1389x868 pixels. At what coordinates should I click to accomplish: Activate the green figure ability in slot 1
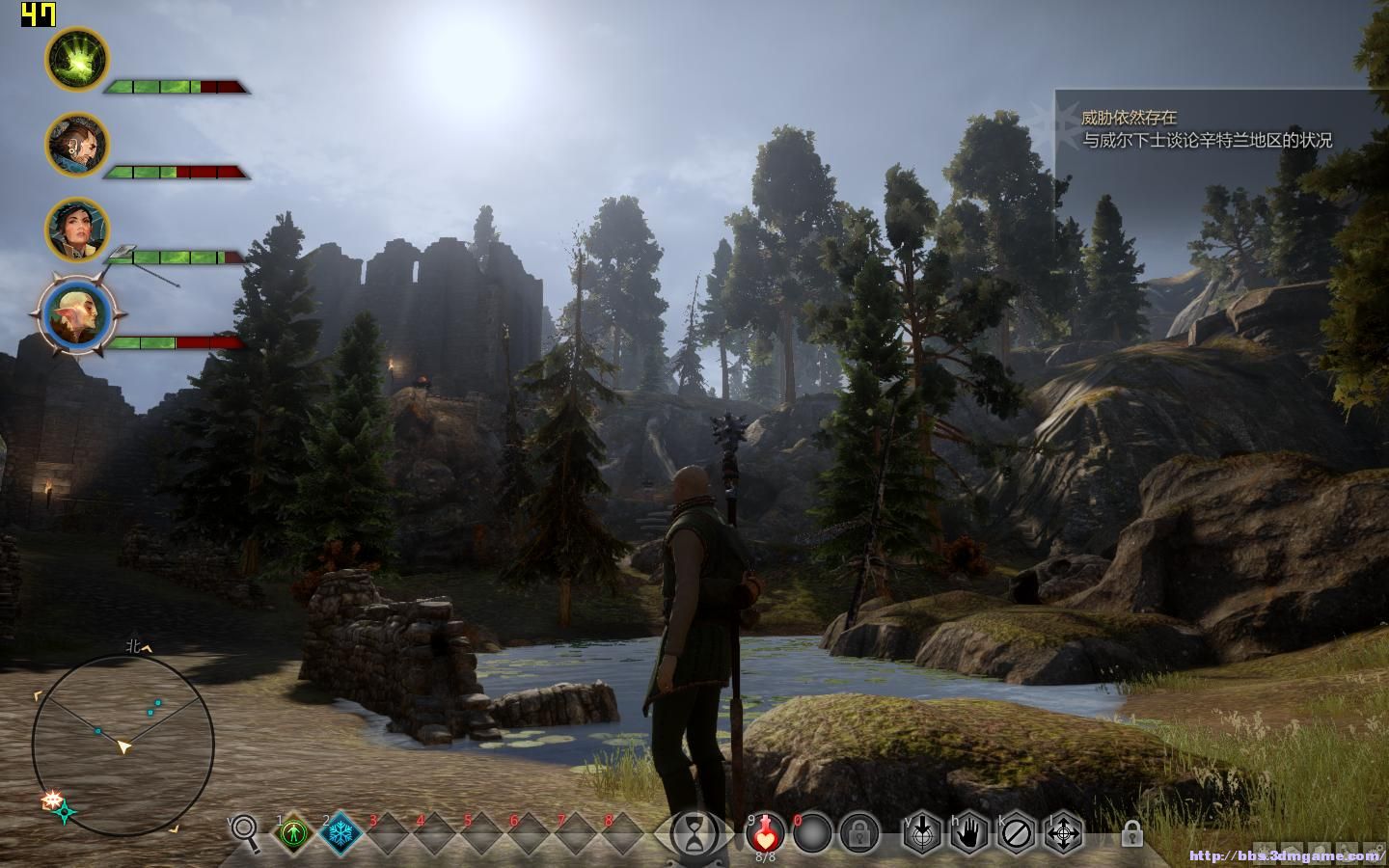293,832
